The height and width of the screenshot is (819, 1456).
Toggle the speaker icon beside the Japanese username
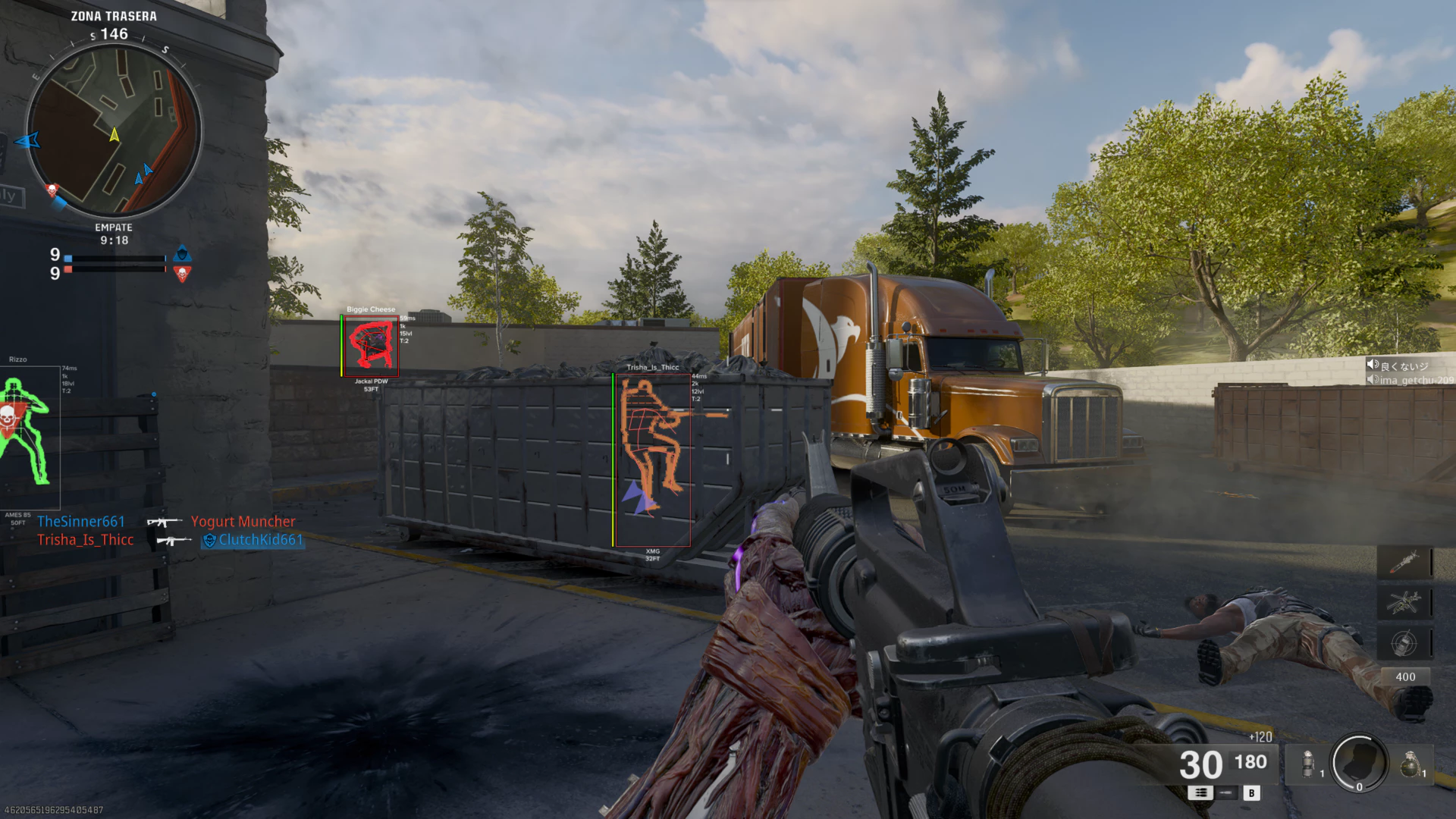click(1371, 364)
